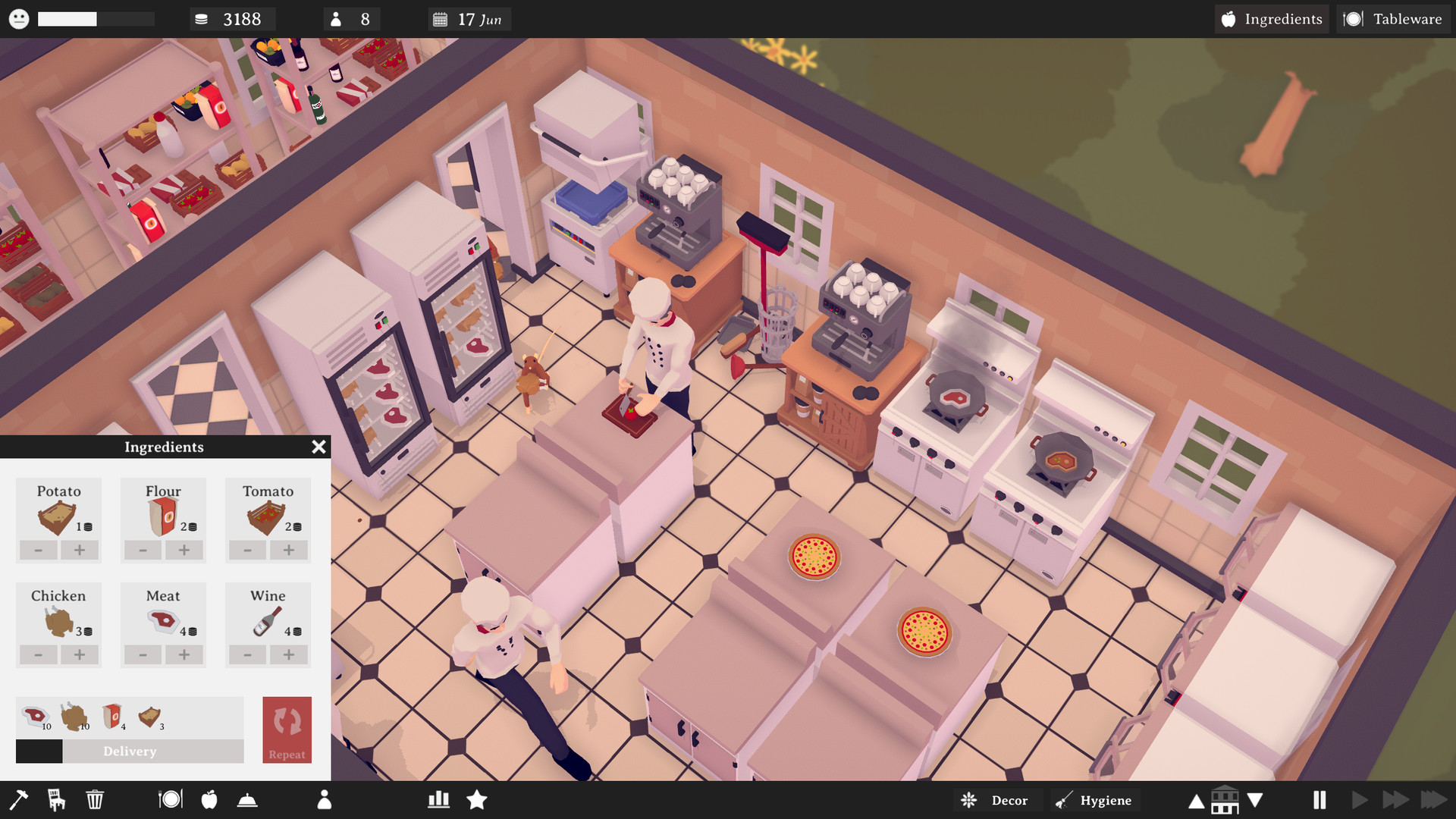Screen dimensions: 1456x819
Task: Decrease Wine quantity with minus button
Action: 246,655
